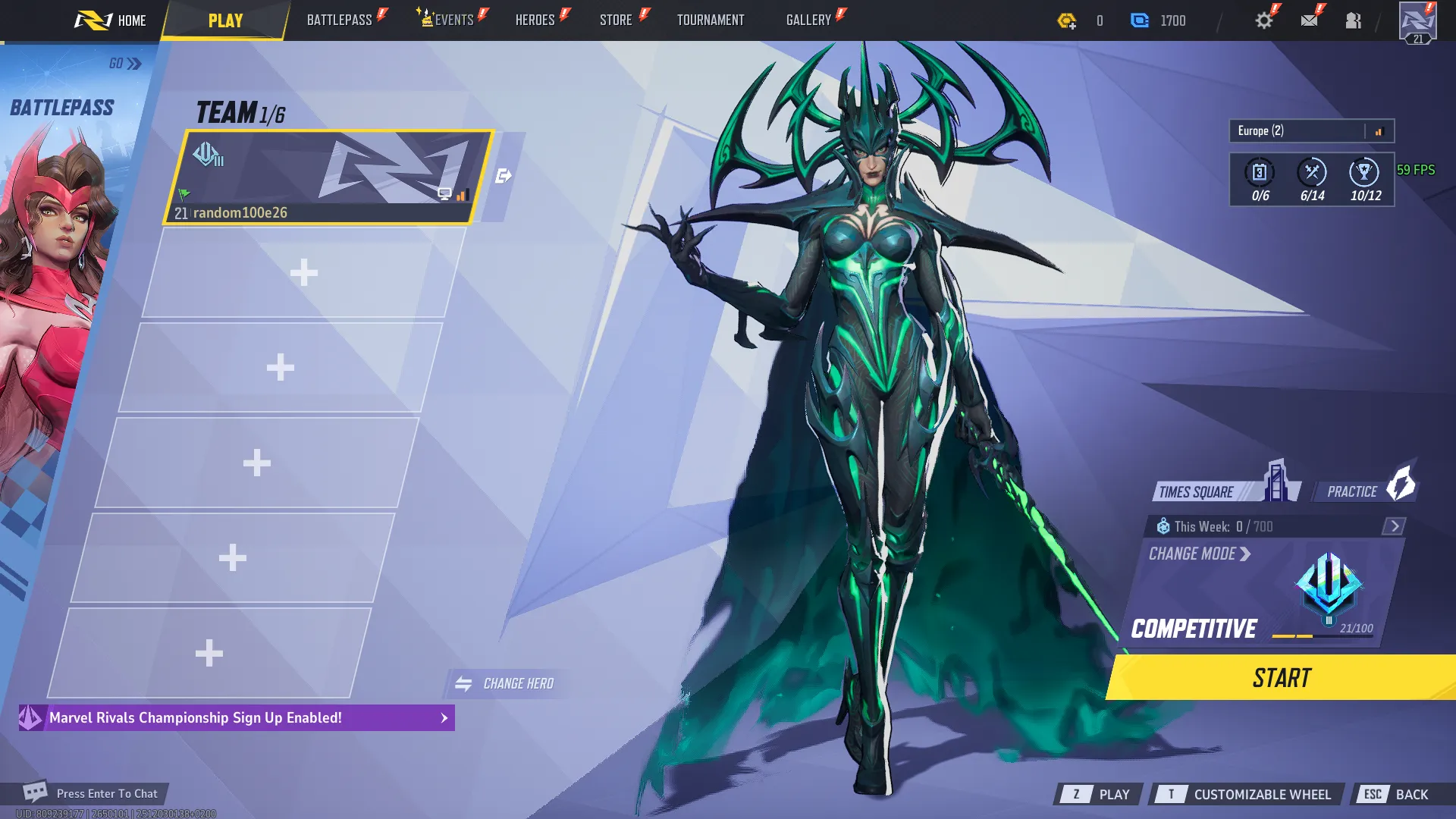Image resolution: width=1456 pixels, height=819 pixels.
Task: Open the Settings gear icon
Action: click(1263, 20)
